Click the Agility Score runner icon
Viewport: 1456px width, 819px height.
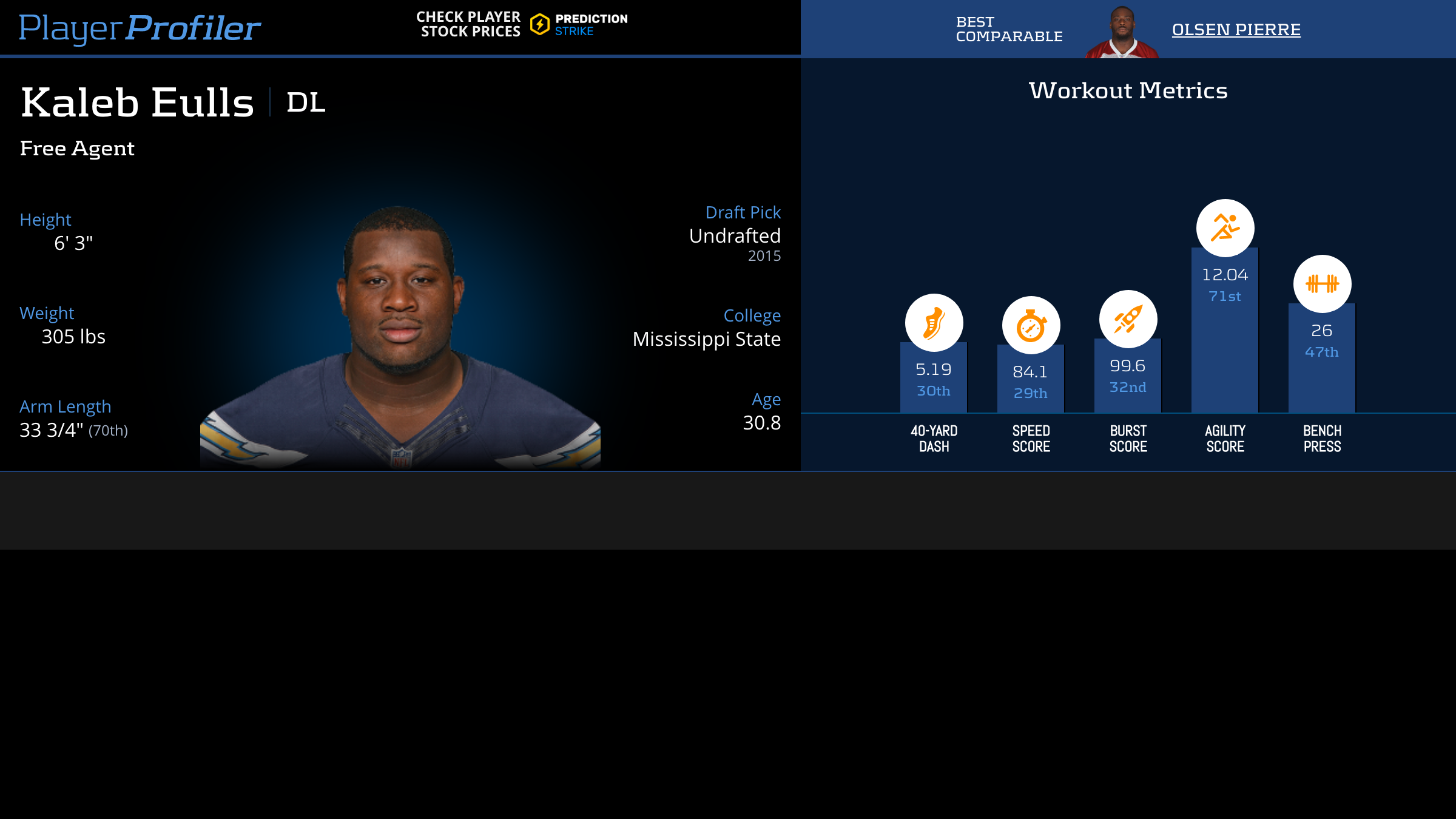1225,228
